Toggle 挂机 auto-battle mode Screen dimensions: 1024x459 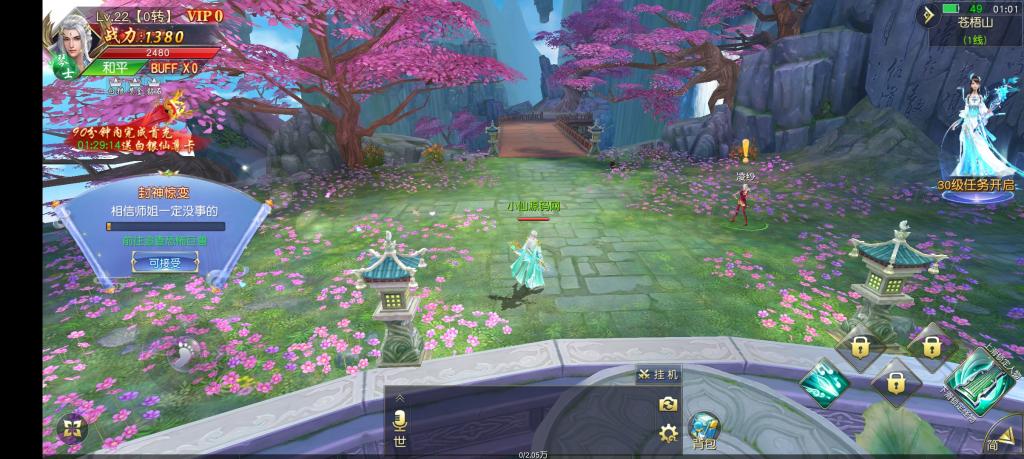click(x=658, y=374)
